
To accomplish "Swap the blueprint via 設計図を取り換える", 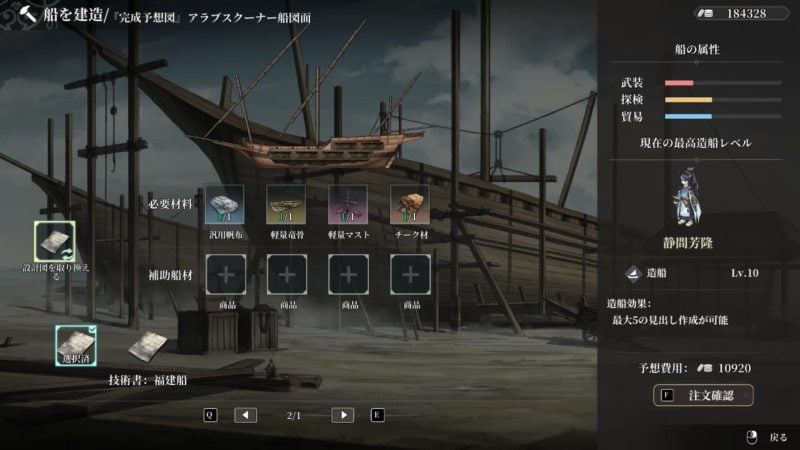I will 55,242.
